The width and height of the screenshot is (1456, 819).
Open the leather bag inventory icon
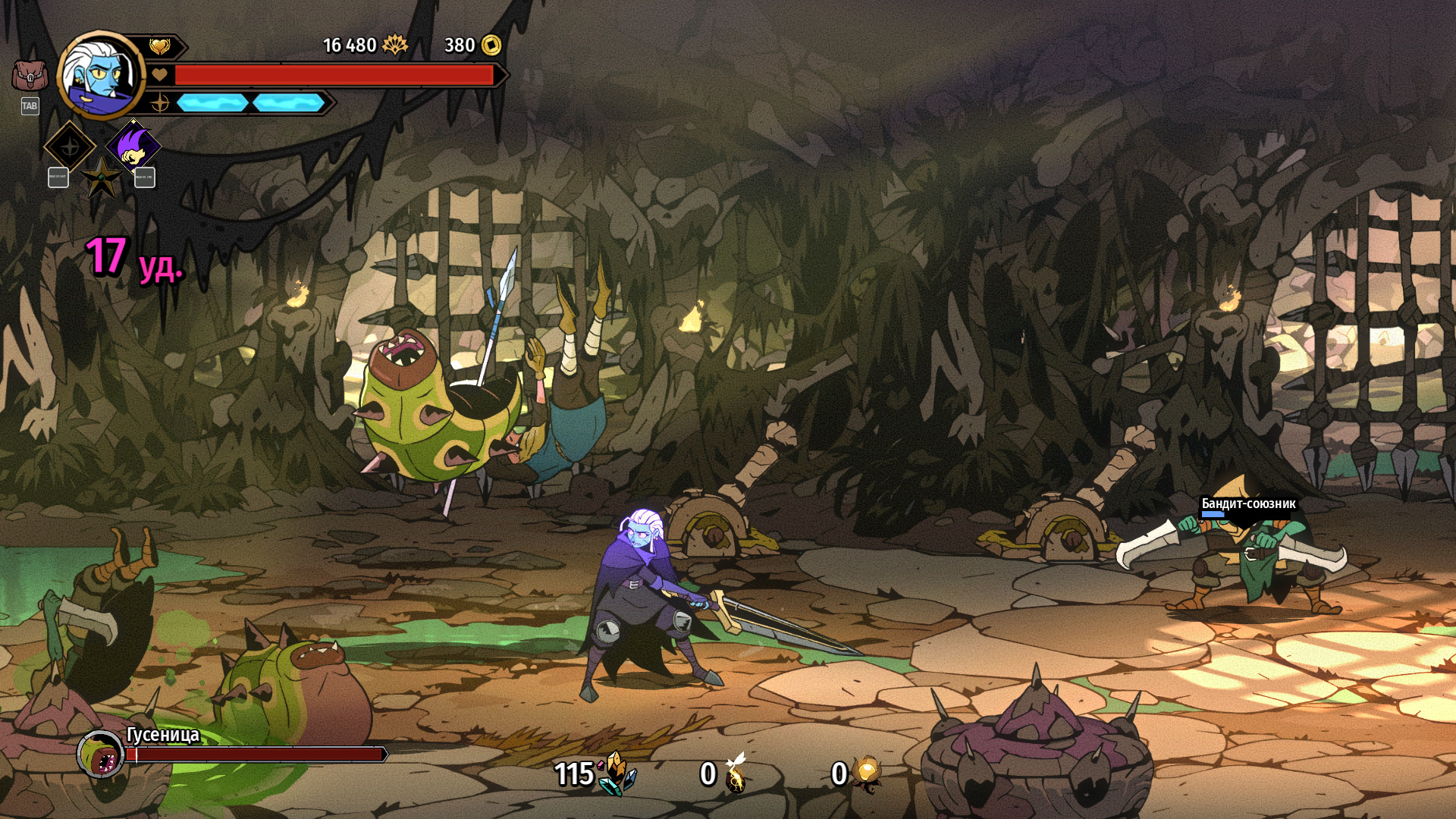coord(30,76)
